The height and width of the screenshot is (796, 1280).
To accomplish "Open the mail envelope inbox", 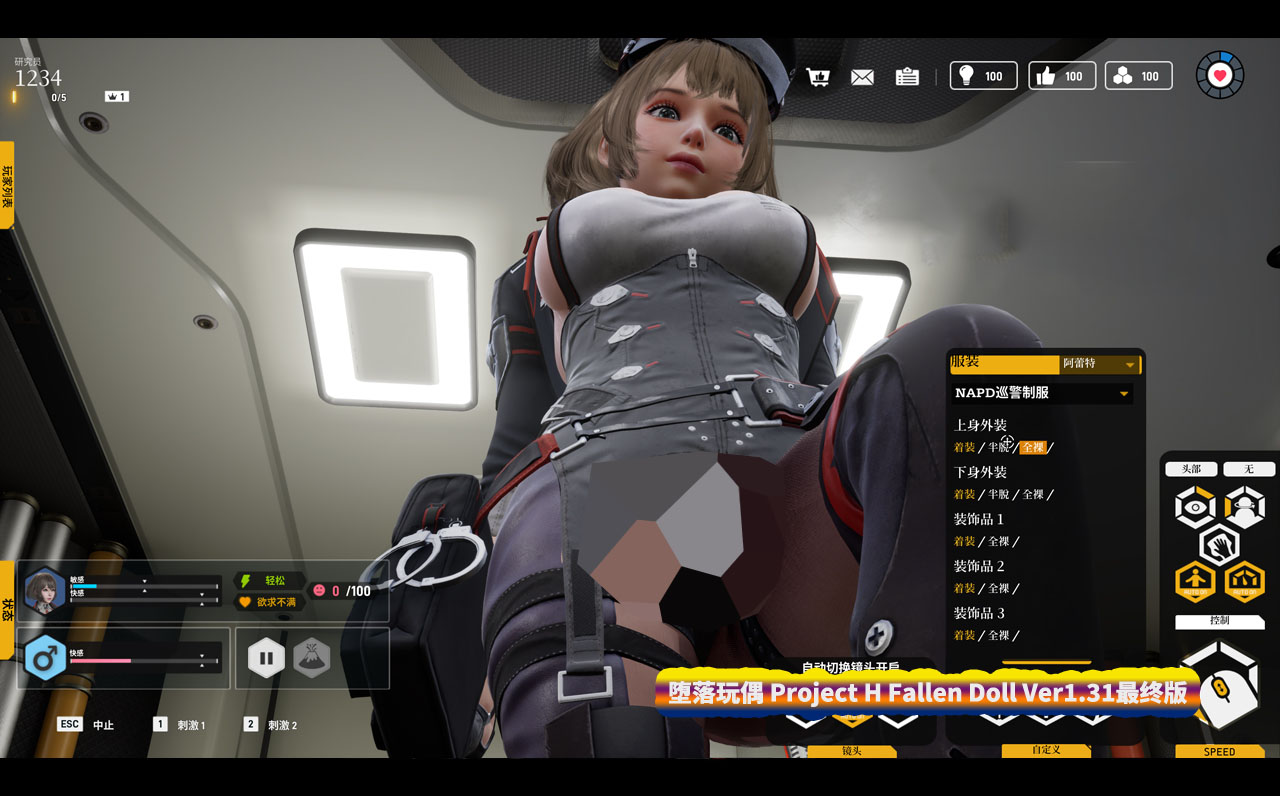I will pyautogui.click(x=862, y=77).
